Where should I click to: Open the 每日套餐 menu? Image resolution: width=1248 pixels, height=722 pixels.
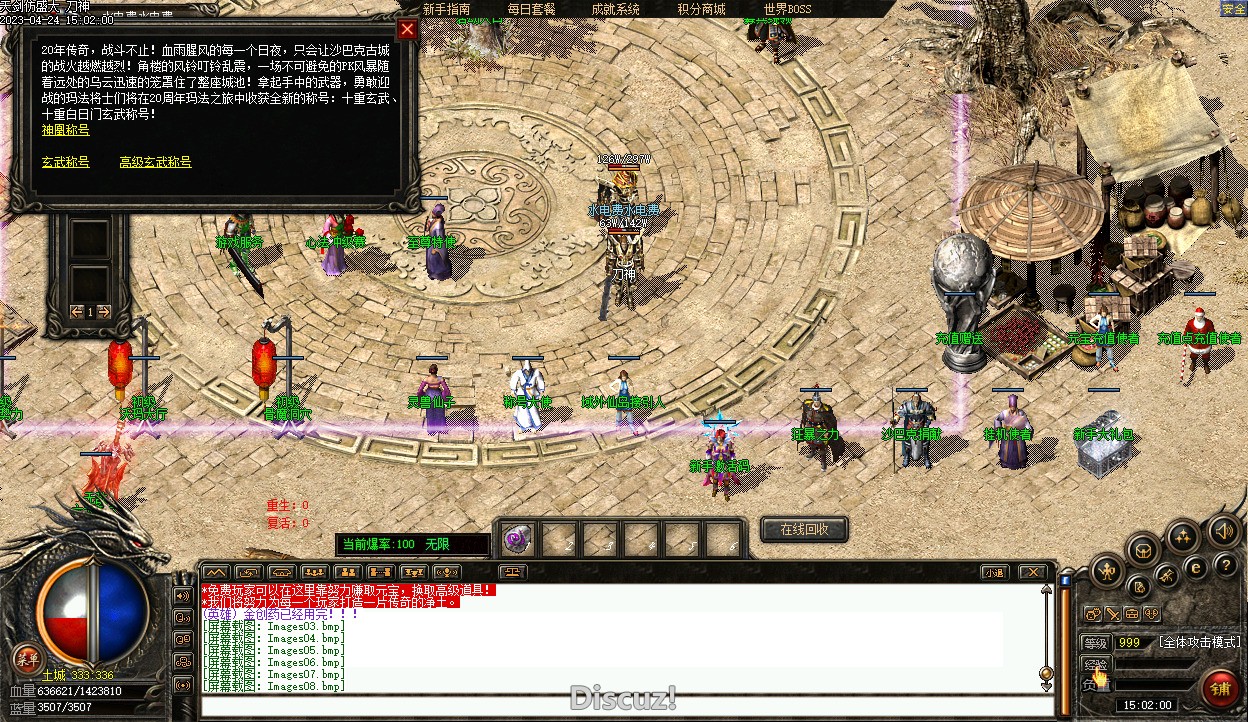pos(531,9)
